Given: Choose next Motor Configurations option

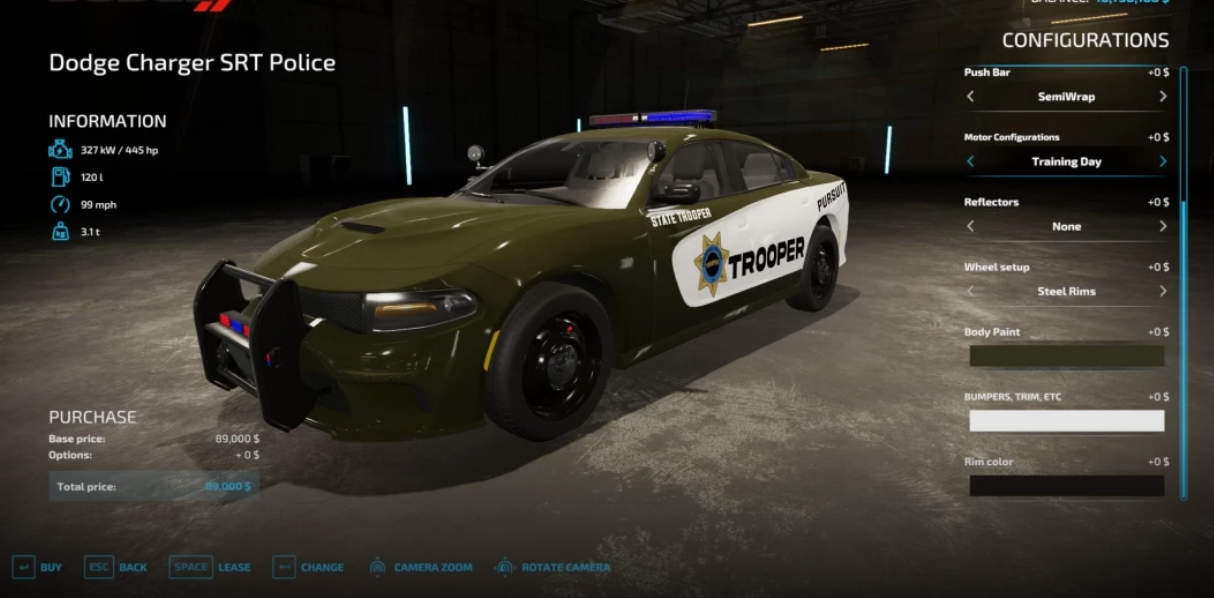Looking at the screenshot, I should [x=1162, y=161].
